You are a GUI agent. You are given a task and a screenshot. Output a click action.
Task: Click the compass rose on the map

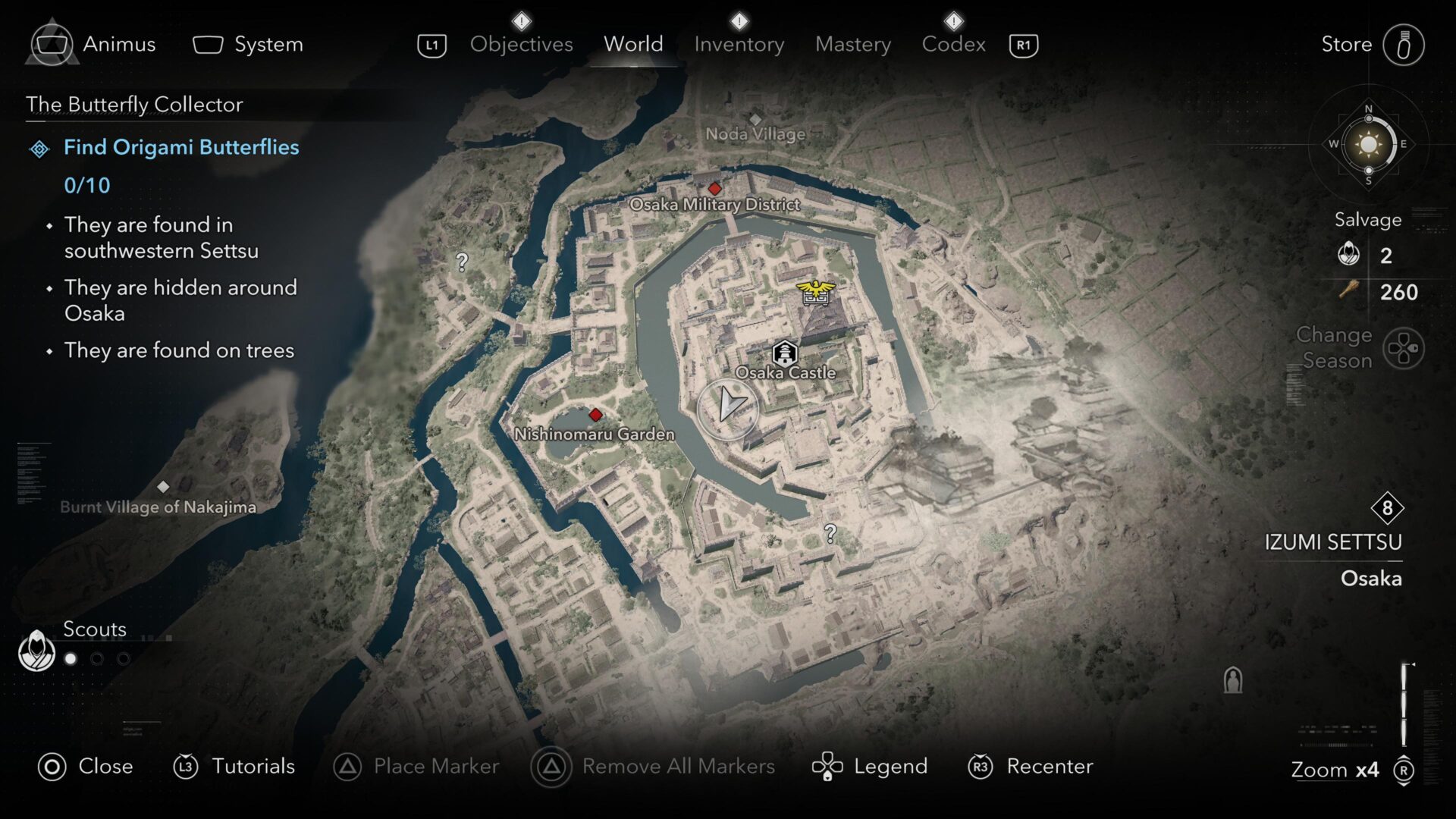[x=1369, y=144]
